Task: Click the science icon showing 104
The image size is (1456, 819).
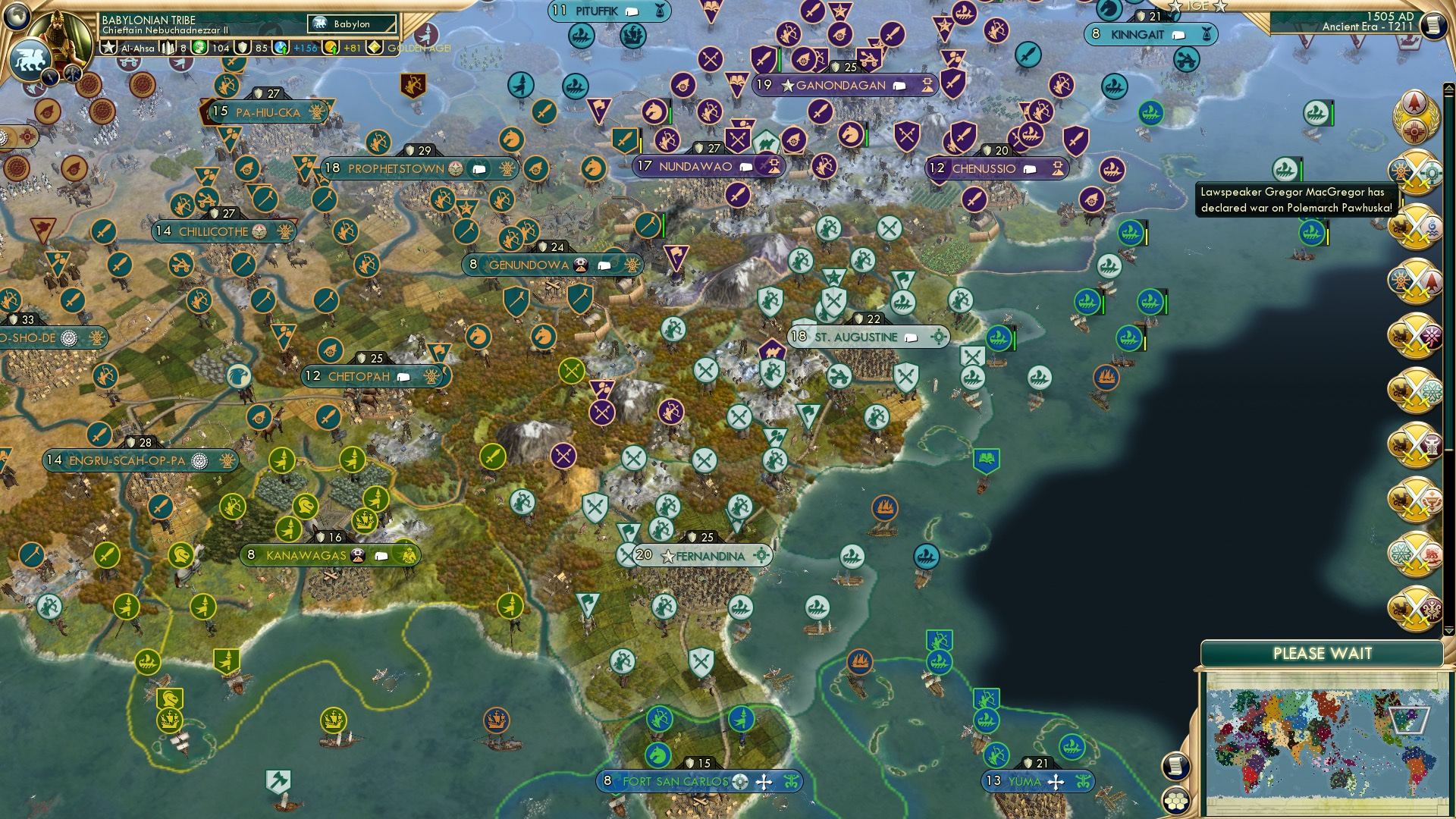Action: [x=199, y=47]
